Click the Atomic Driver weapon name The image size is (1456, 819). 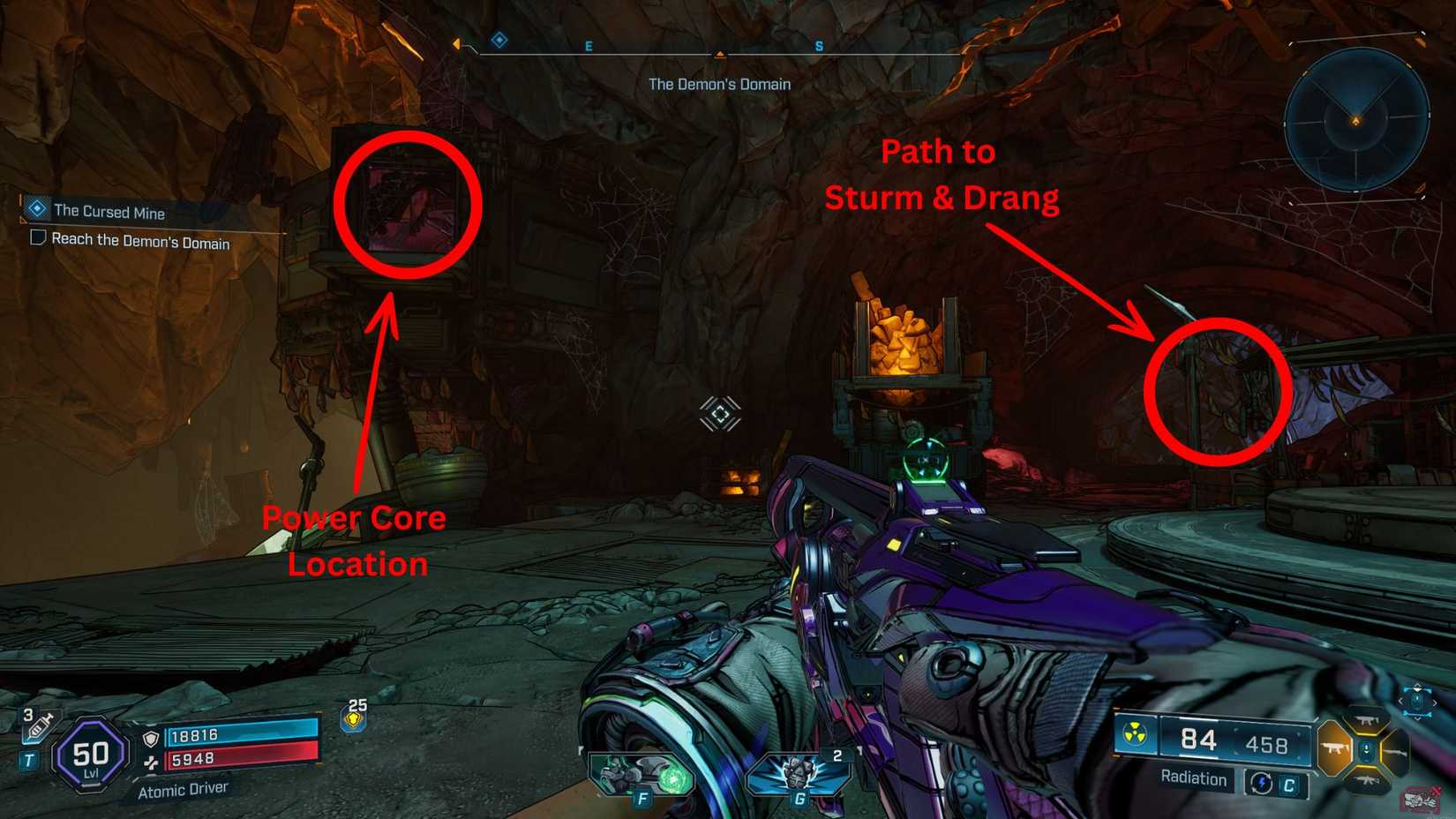[185, 788]
